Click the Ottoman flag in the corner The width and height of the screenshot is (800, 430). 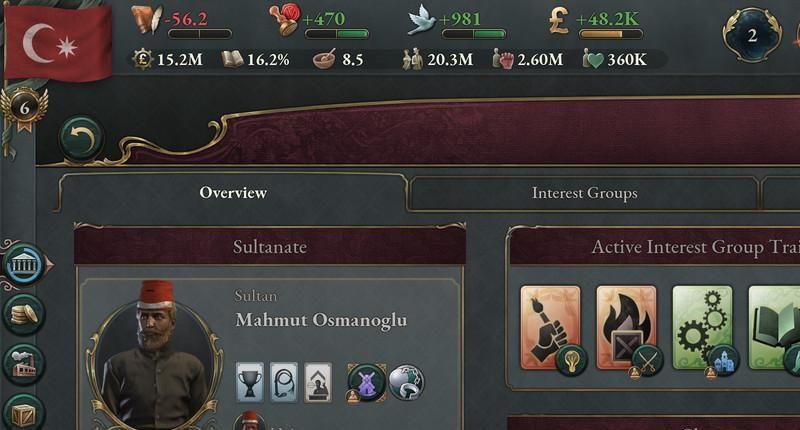tap(57, 42)
